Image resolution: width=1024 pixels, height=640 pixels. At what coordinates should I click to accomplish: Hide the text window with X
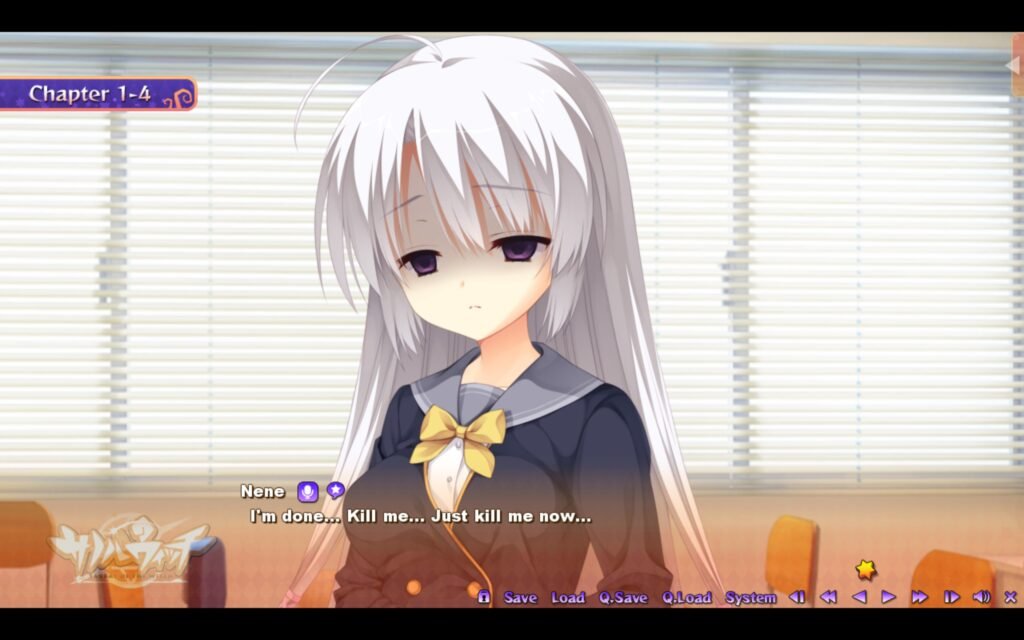tap(1010, 597)
